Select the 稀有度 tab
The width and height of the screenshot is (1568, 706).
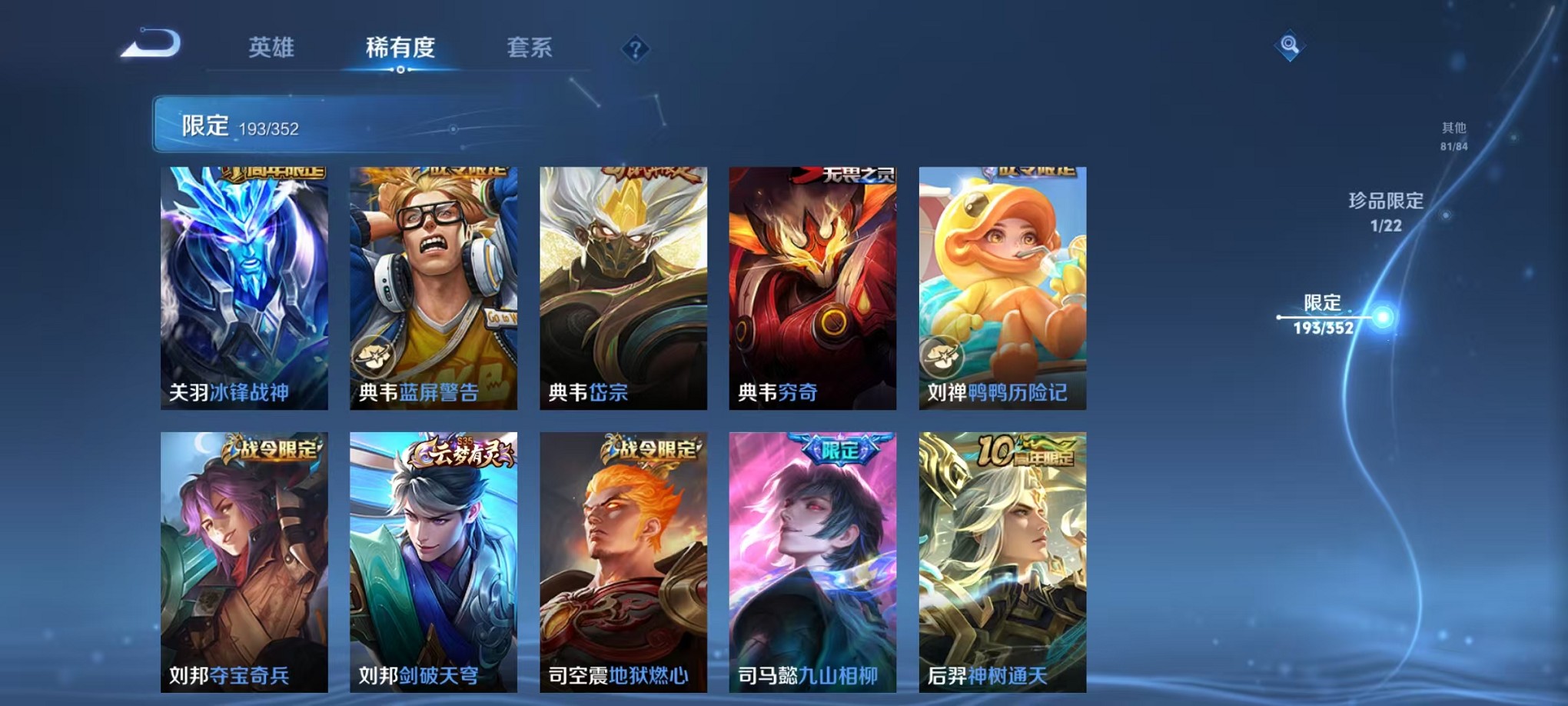click(x=400, y=48)
